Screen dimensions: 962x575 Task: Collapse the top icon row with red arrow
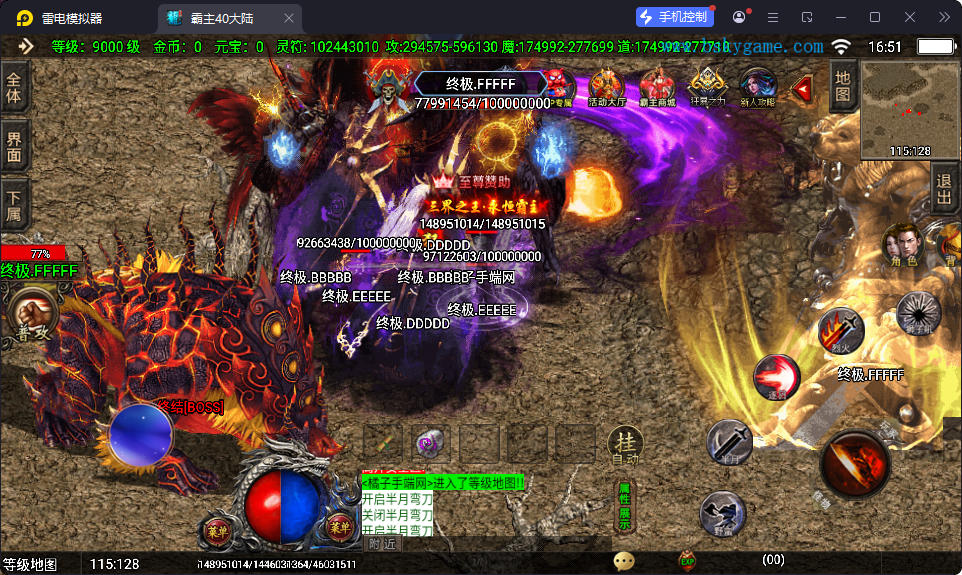[801, 89]
